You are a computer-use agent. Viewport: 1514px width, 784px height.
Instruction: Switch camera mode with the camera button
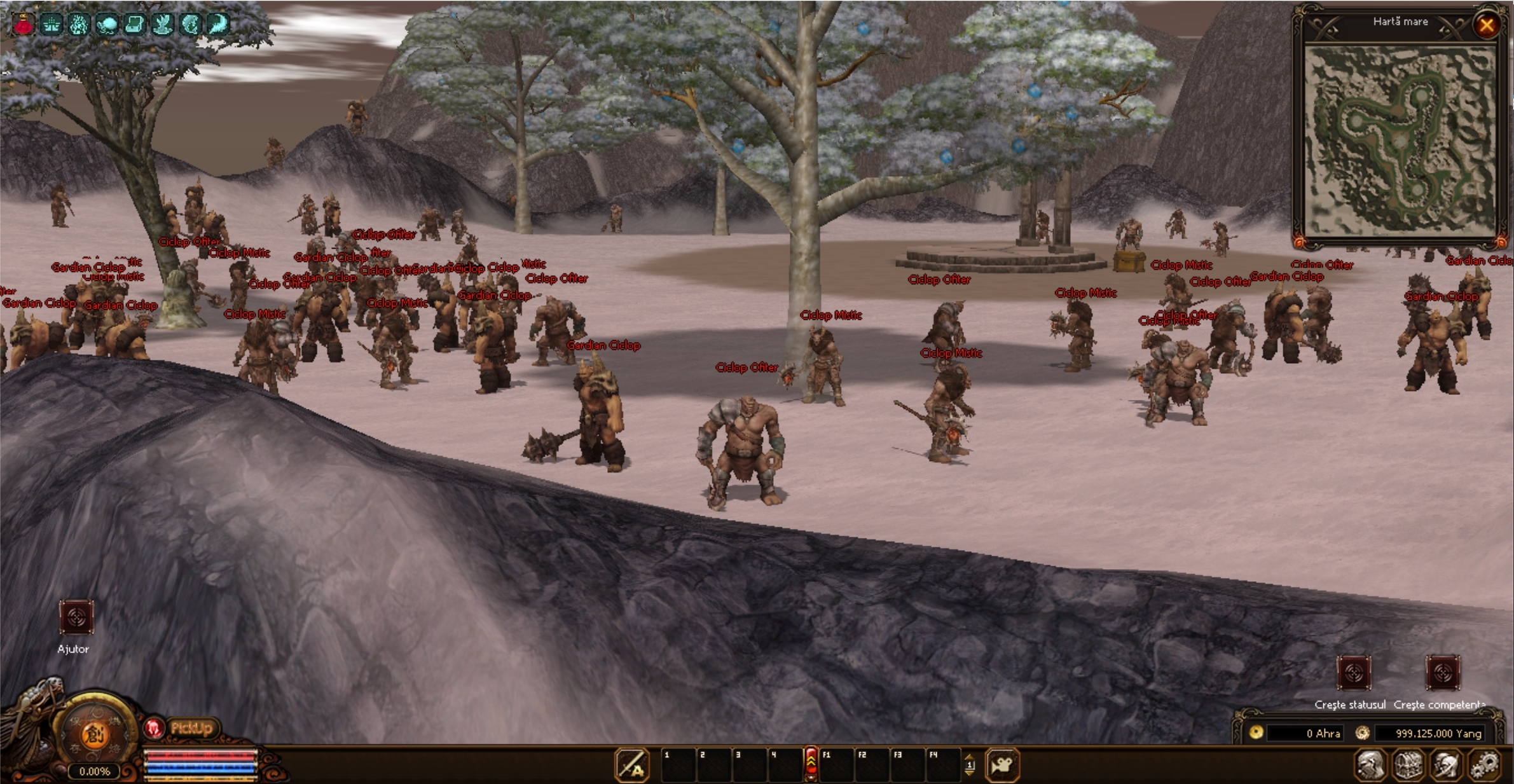pyautogui.click(x=1001, y=764)
